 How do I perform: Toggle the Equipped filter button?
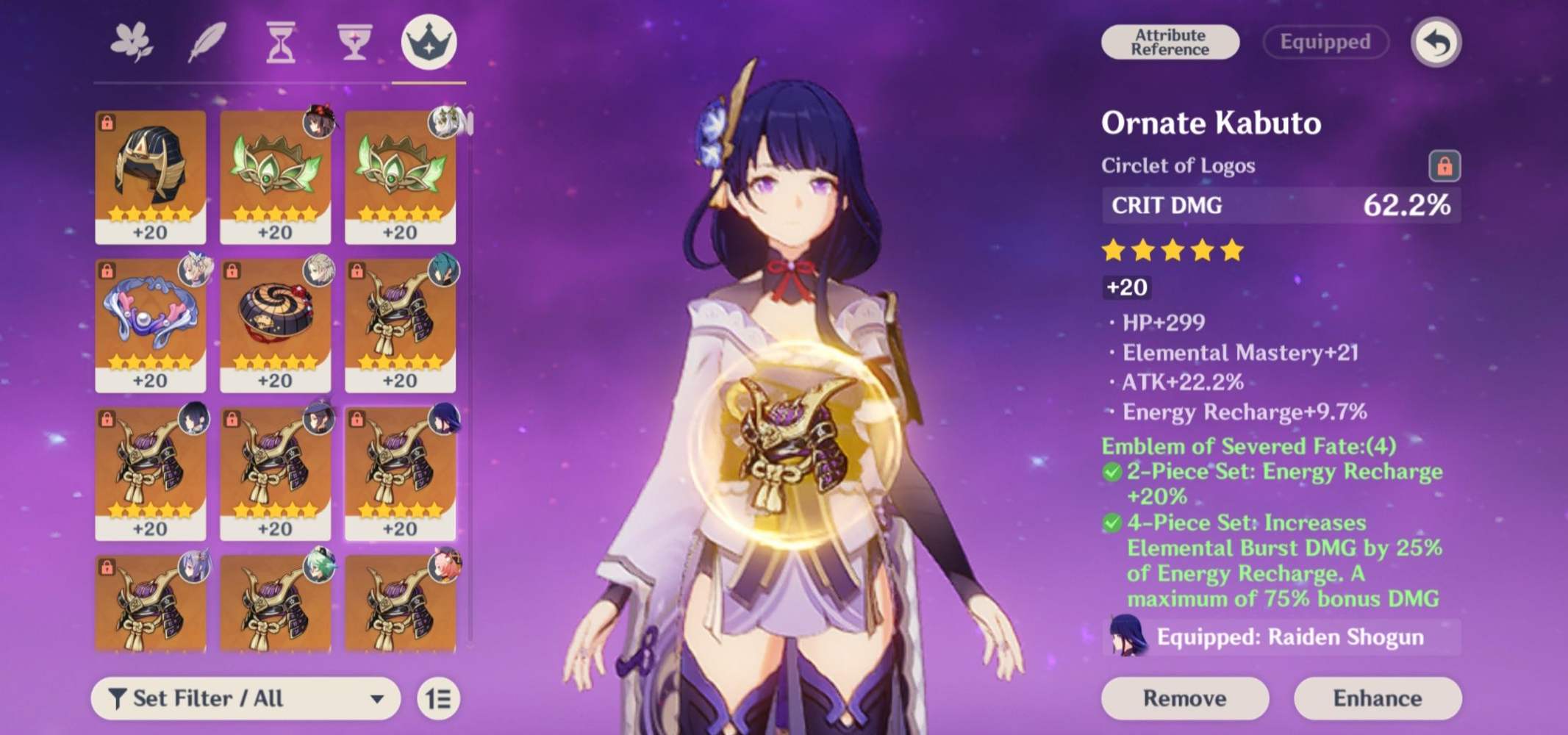tap(1325, 42)
